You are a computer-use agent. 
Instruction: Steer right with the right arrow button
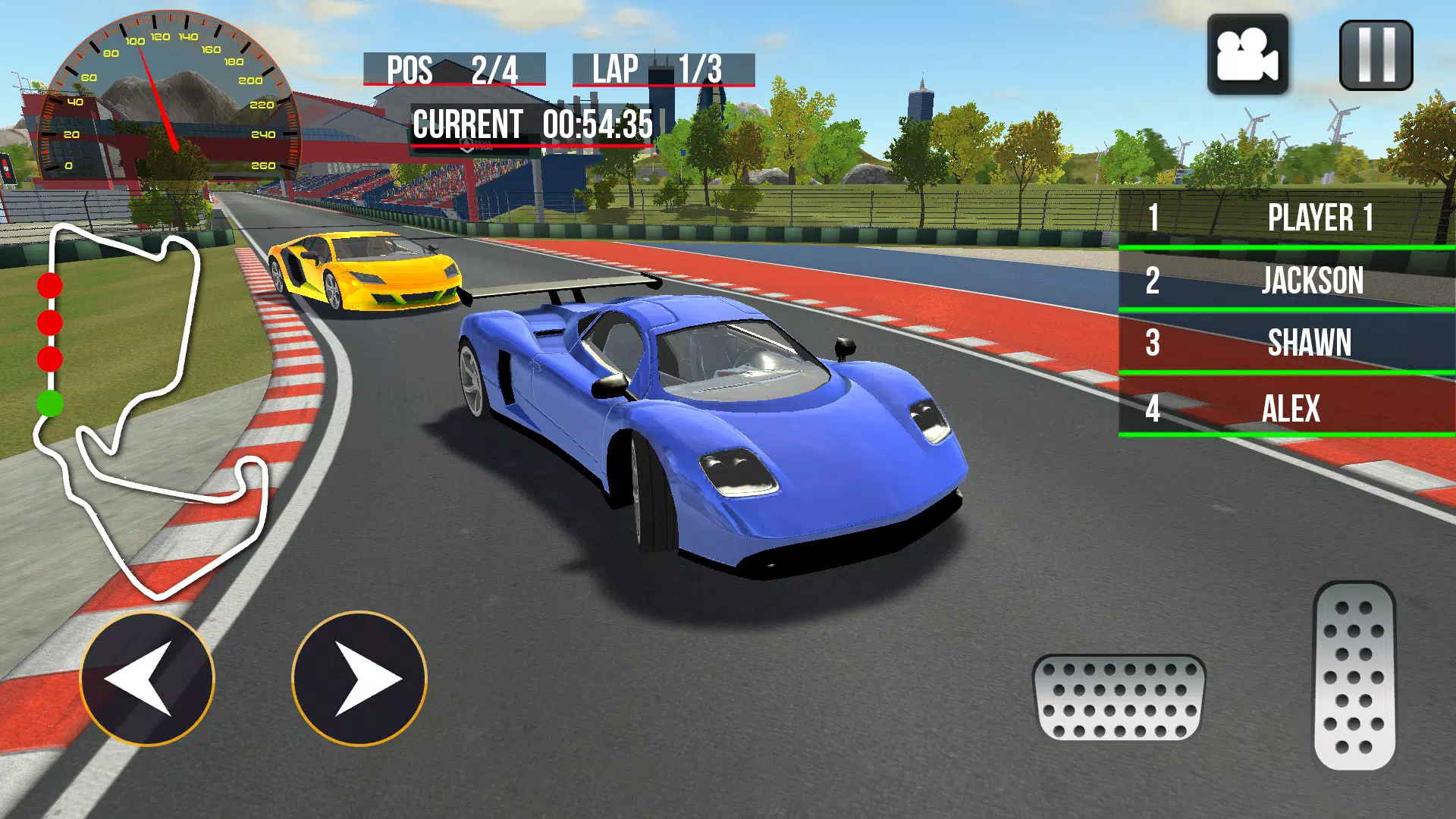point(359,679)
